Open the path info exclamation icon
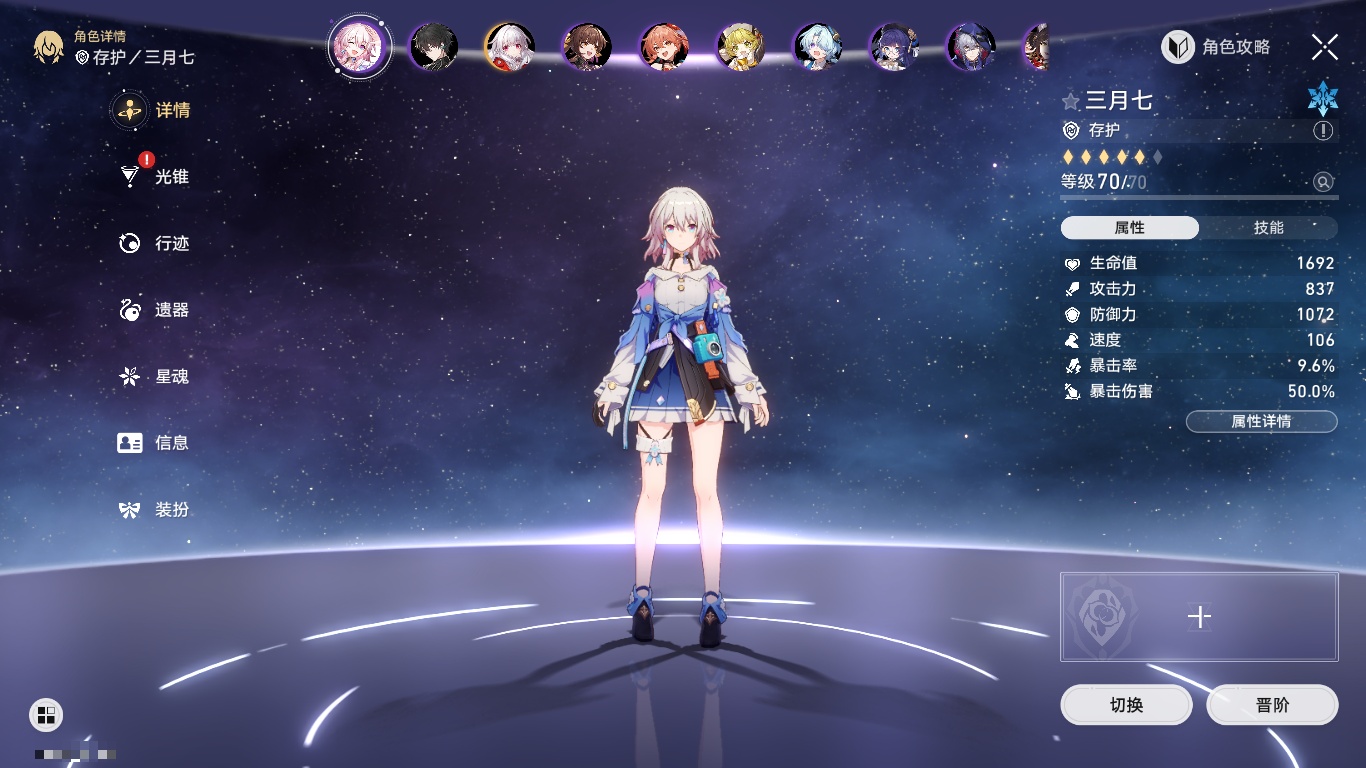This screenshot has height=768, width=1366. coord(1323,131)
